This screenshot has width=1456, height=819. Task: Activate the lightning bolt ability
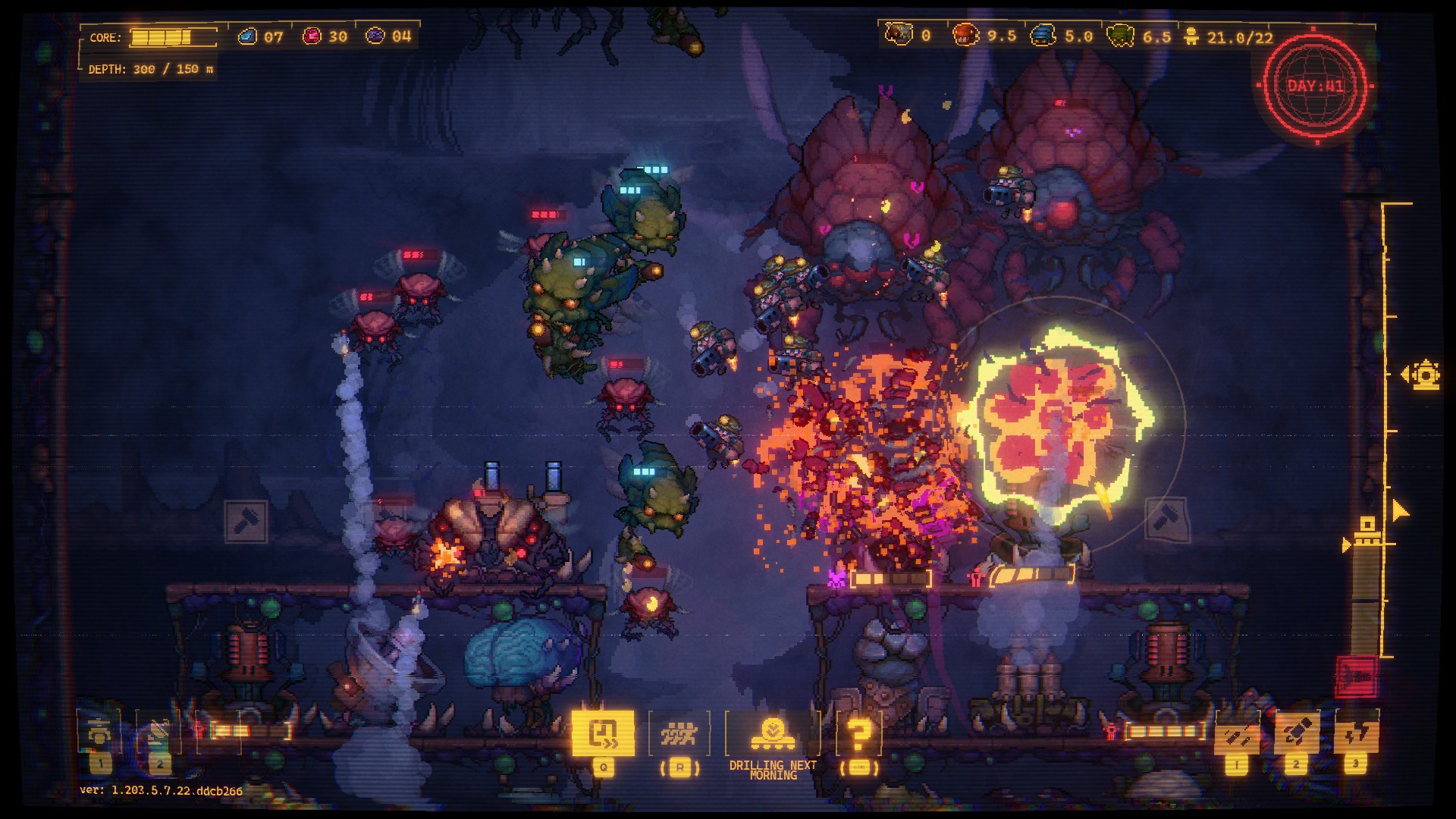pos(1356,733)
